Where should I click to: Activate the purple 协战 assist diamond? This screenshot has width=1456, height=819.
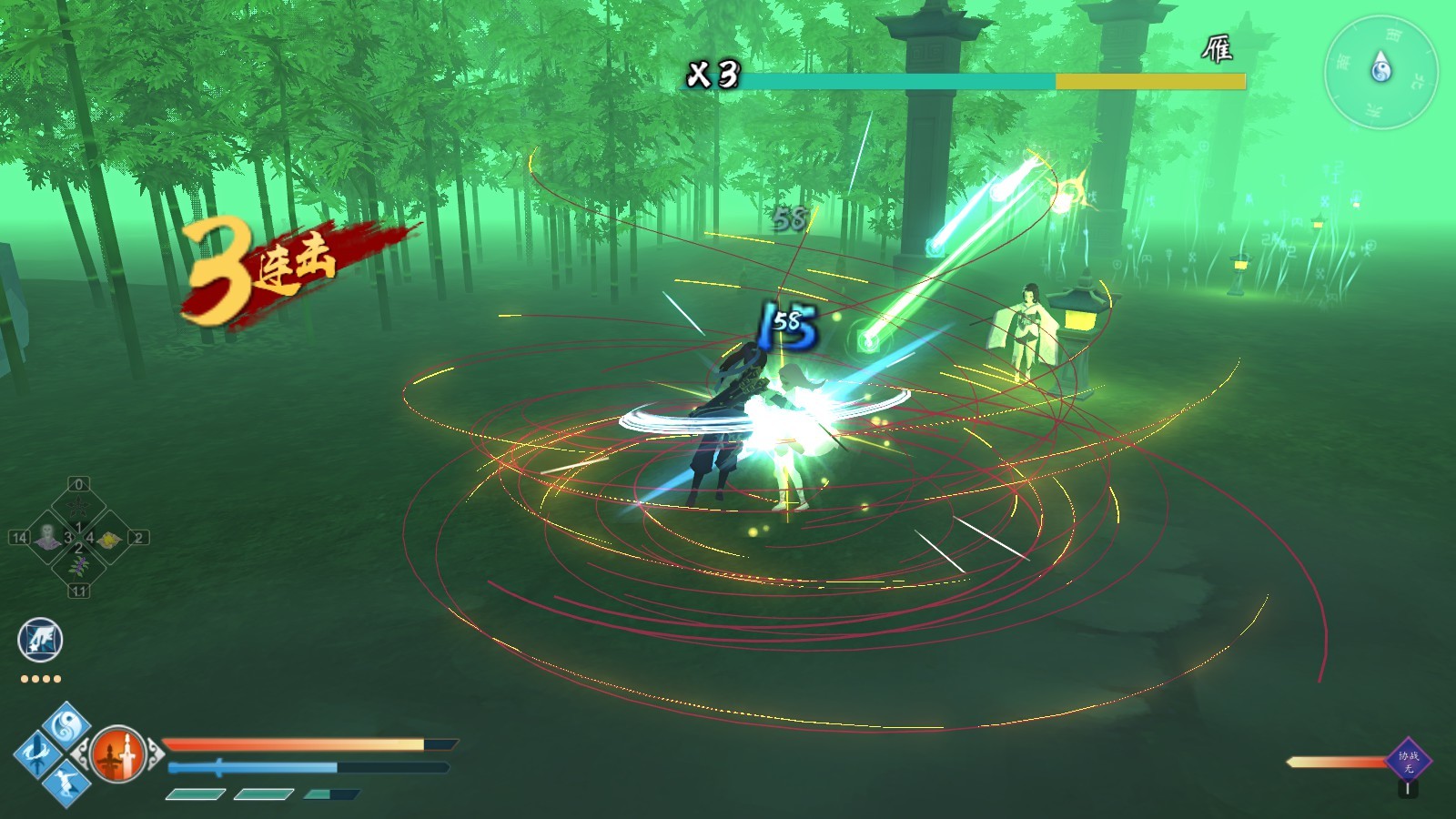pyautogui.click(x=1408, y=761)
